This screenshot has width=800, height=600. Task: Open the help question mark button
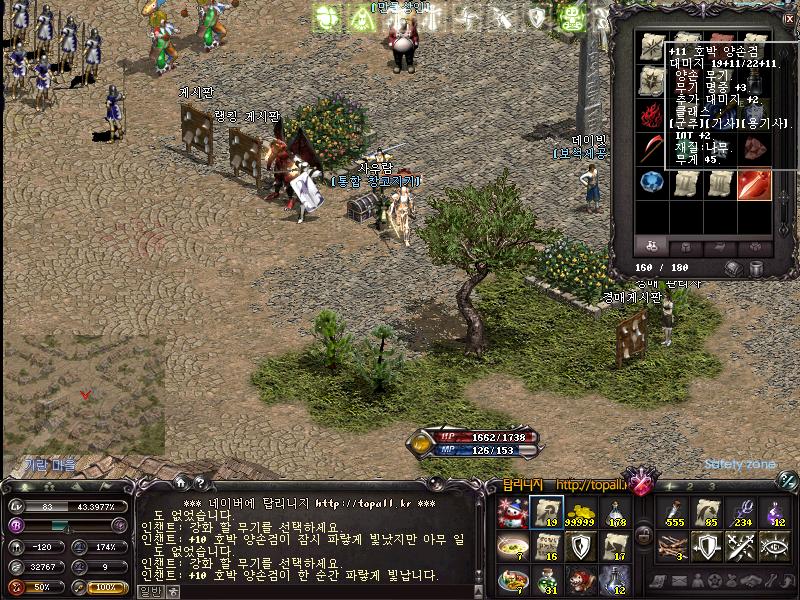pyautogui.click(x=199, y=485)
